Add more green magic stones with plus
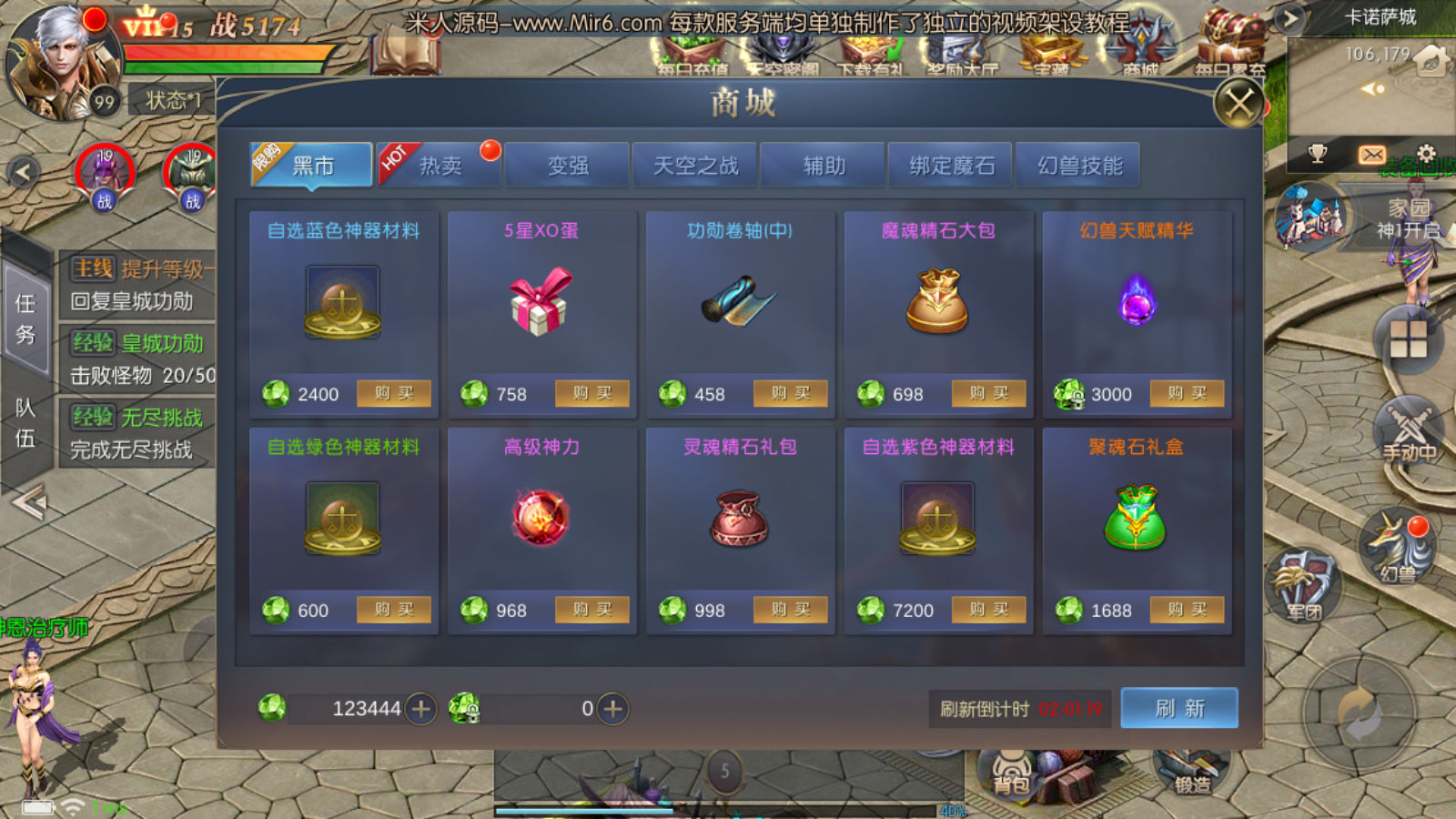Screen dimensions: 1456x819 tap(420, 709)
